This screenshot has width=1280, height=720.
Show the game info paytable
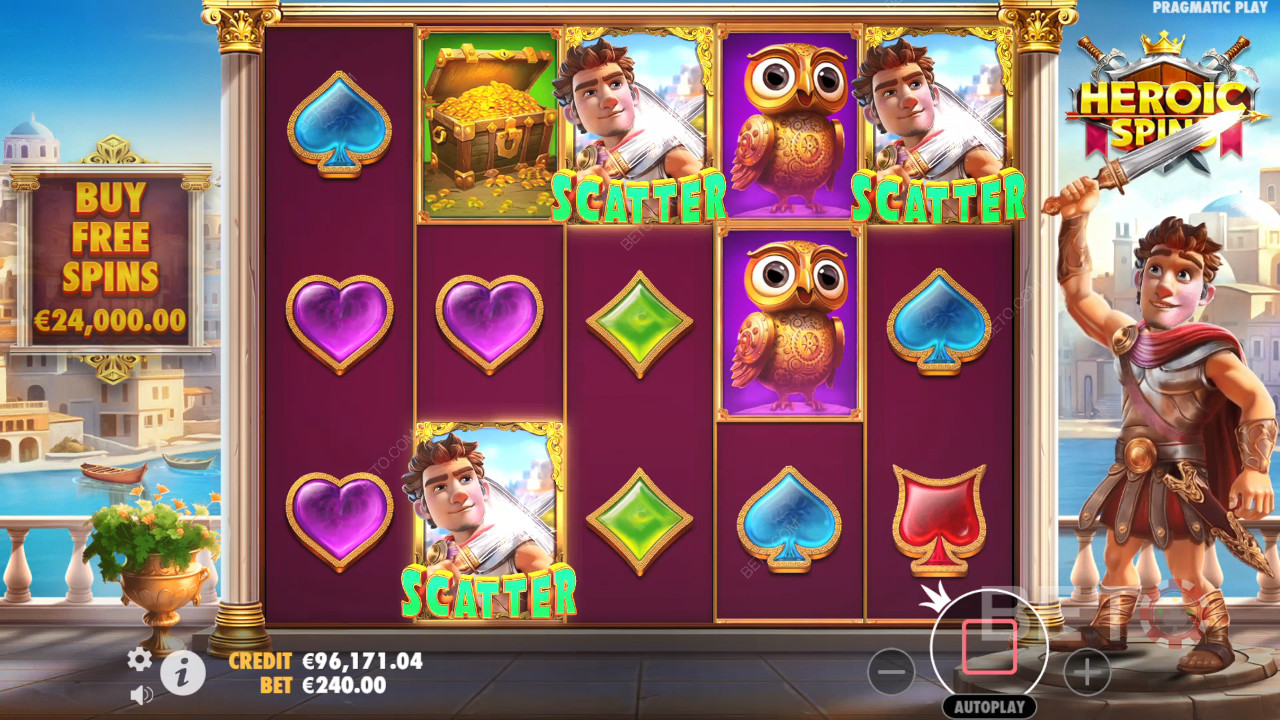tap(183, 675)
